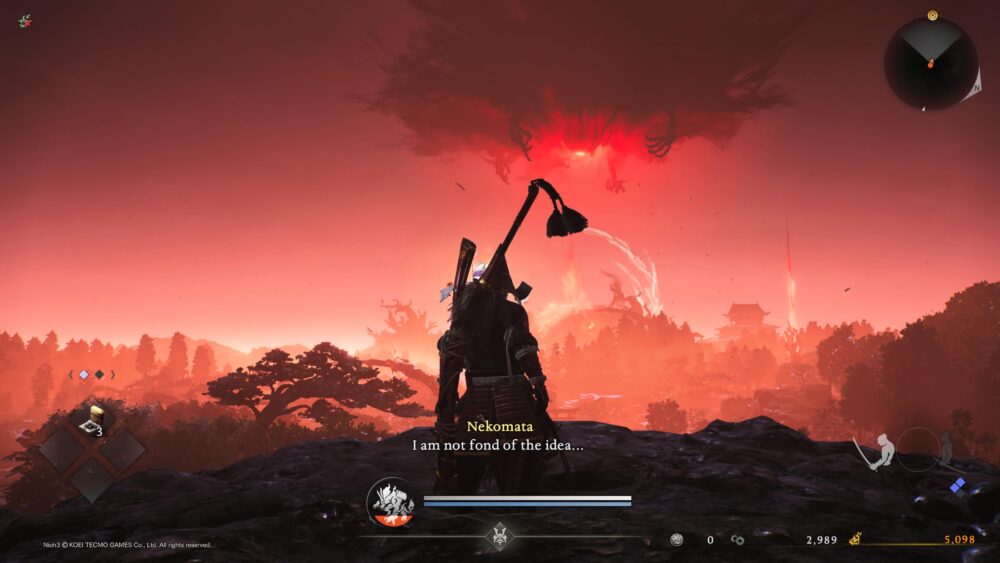The width and height of the screenshot is (1000, 563).
Task: Select the golden Amrita icon
Action: (x=856, y=540)
